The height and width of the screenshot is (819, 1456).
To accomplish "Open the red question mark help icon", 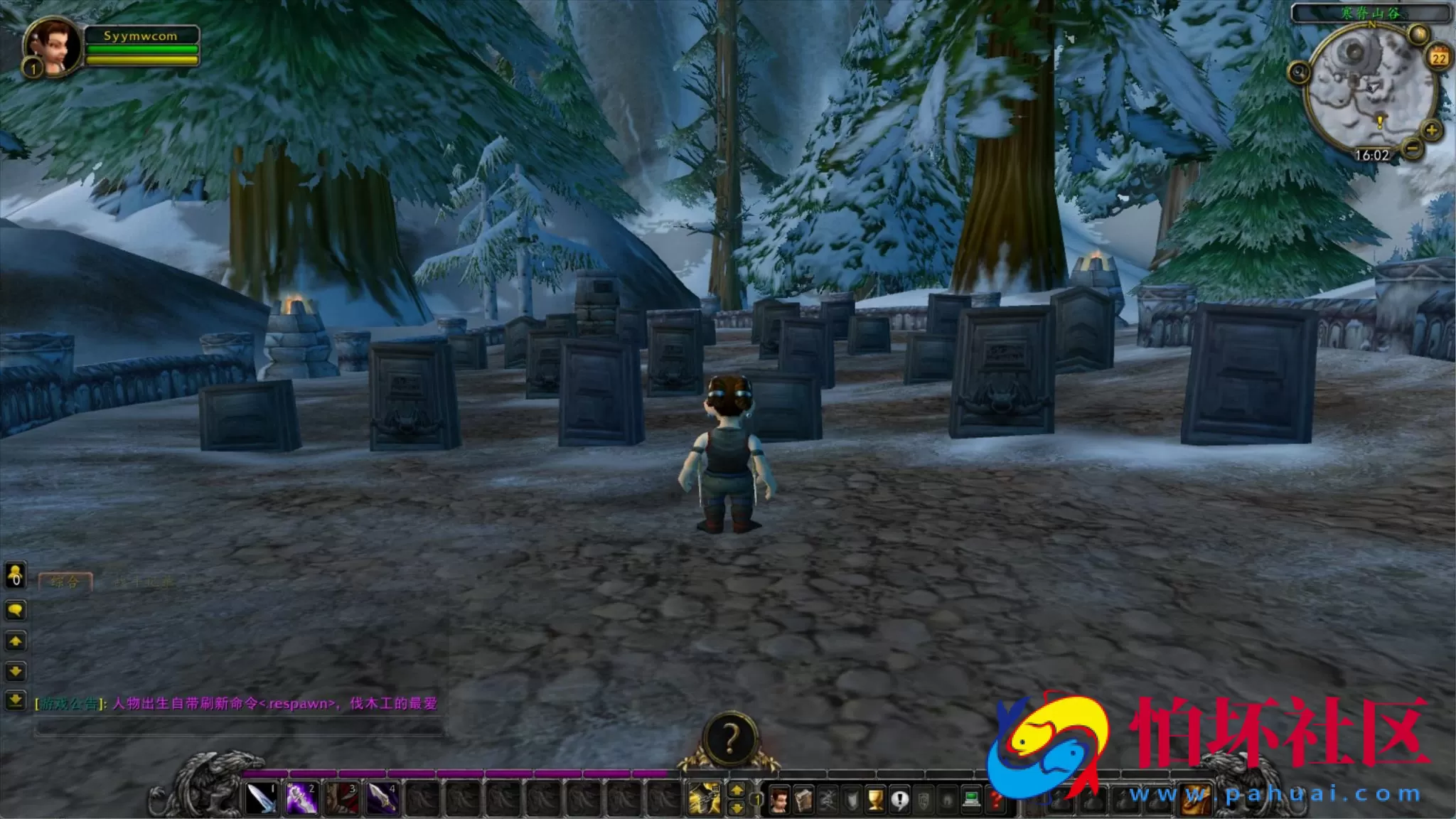I will (995, 799).
